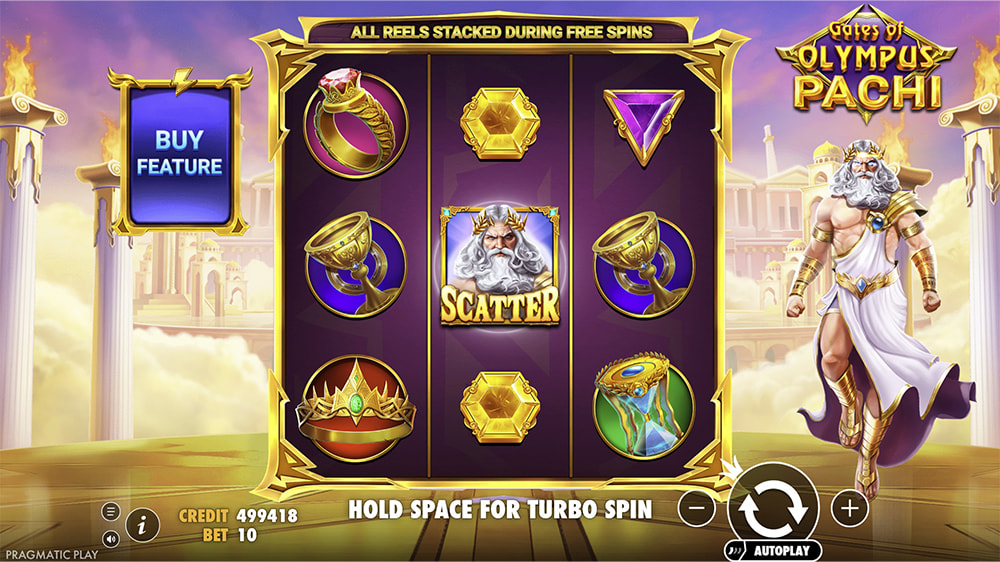Screen dimensions: 1000x562
Task: Spin the reels with the circular arrows button
Action: coord(774,508)
